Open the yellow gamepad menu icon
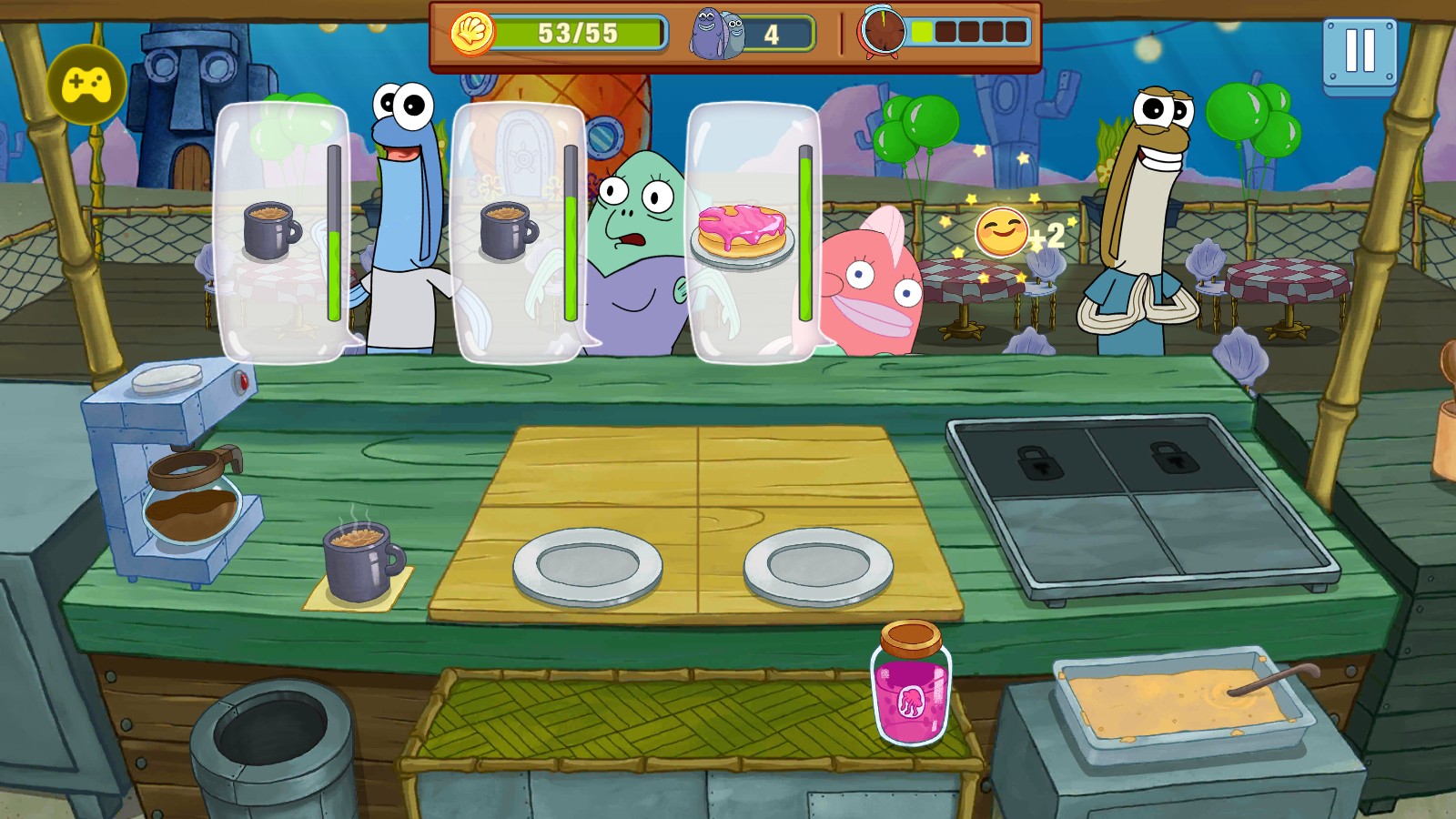This screenshot has width=1456, height=819. pyautogui.click(x=86, y=86)
